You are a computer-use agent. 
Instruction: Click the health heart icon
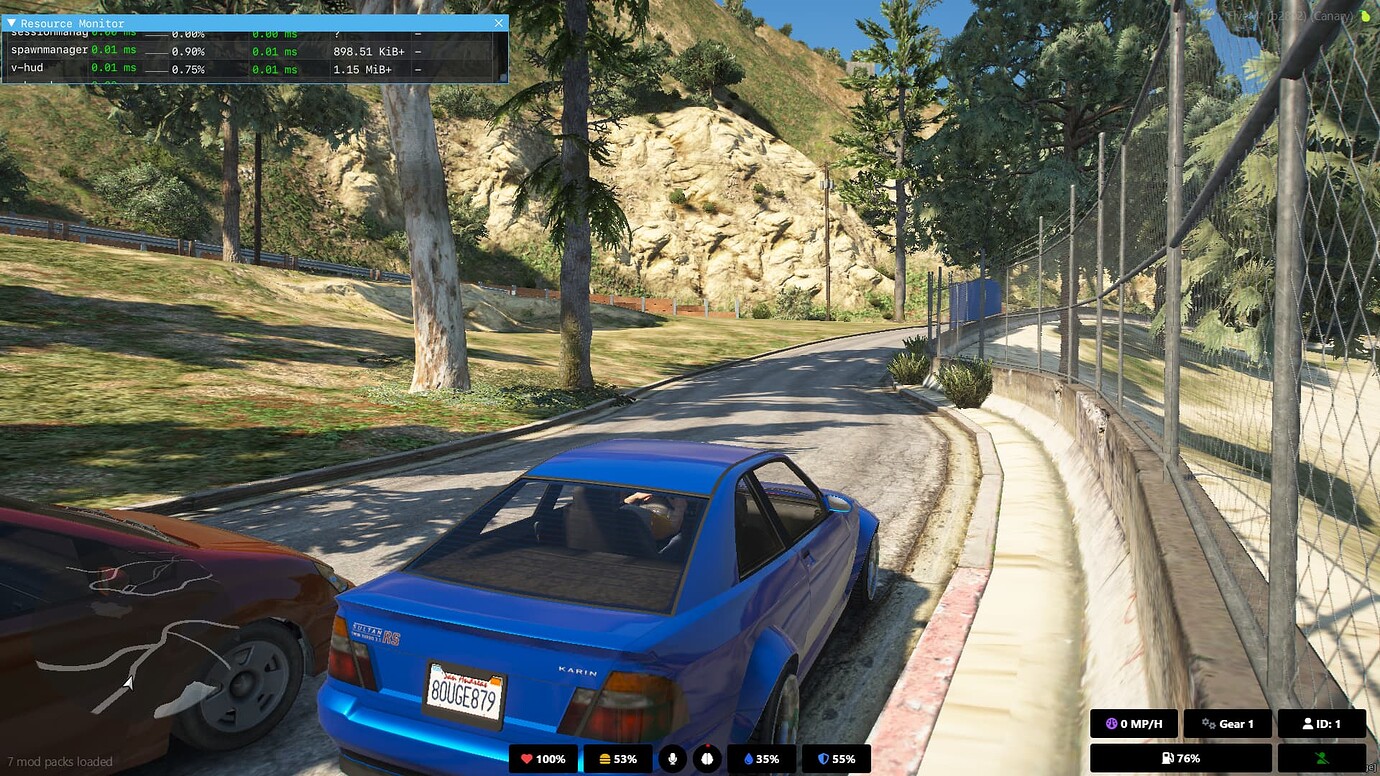pos(528,758)
